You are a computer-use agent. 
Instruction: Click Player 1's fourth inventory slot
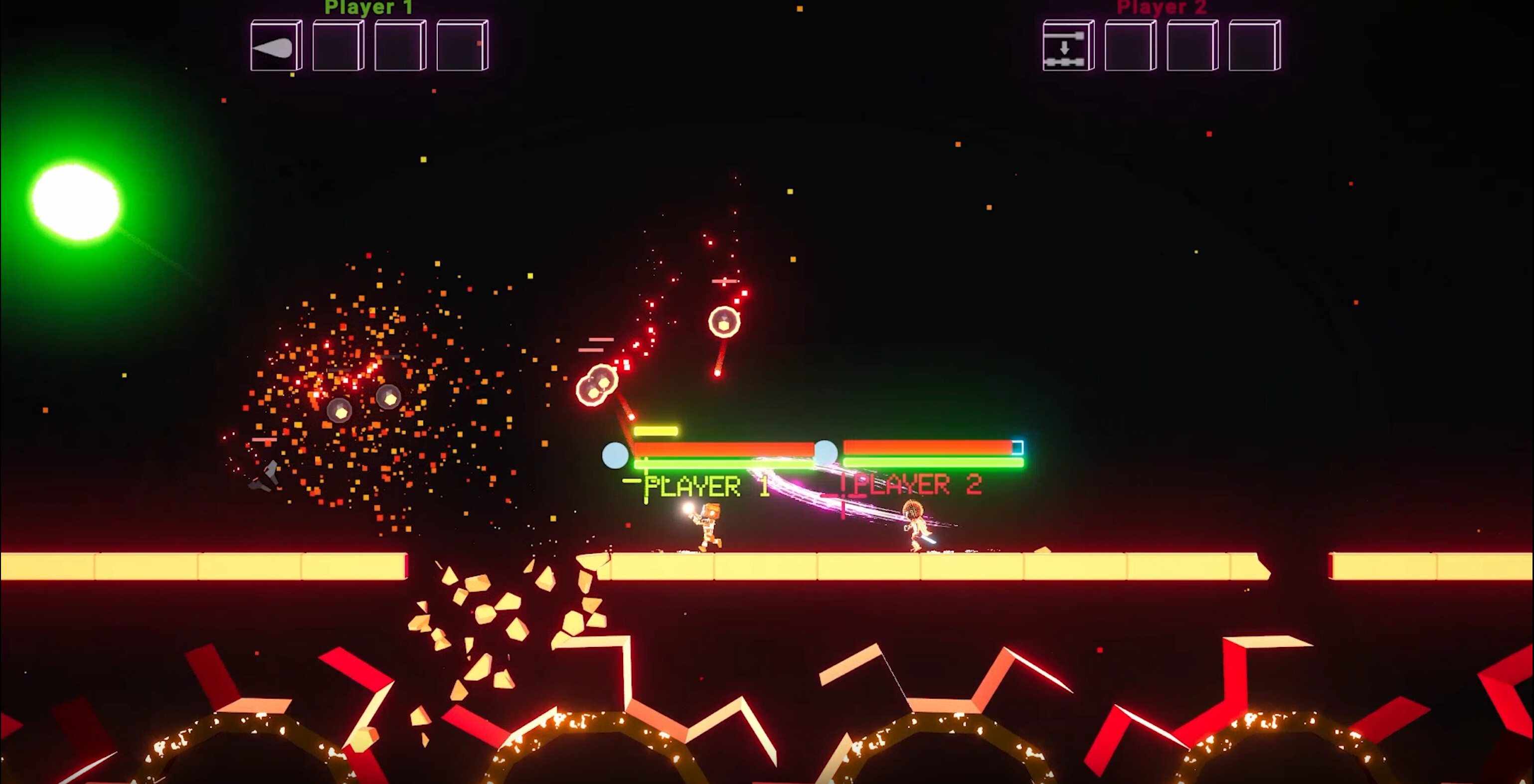pos(462,47)
